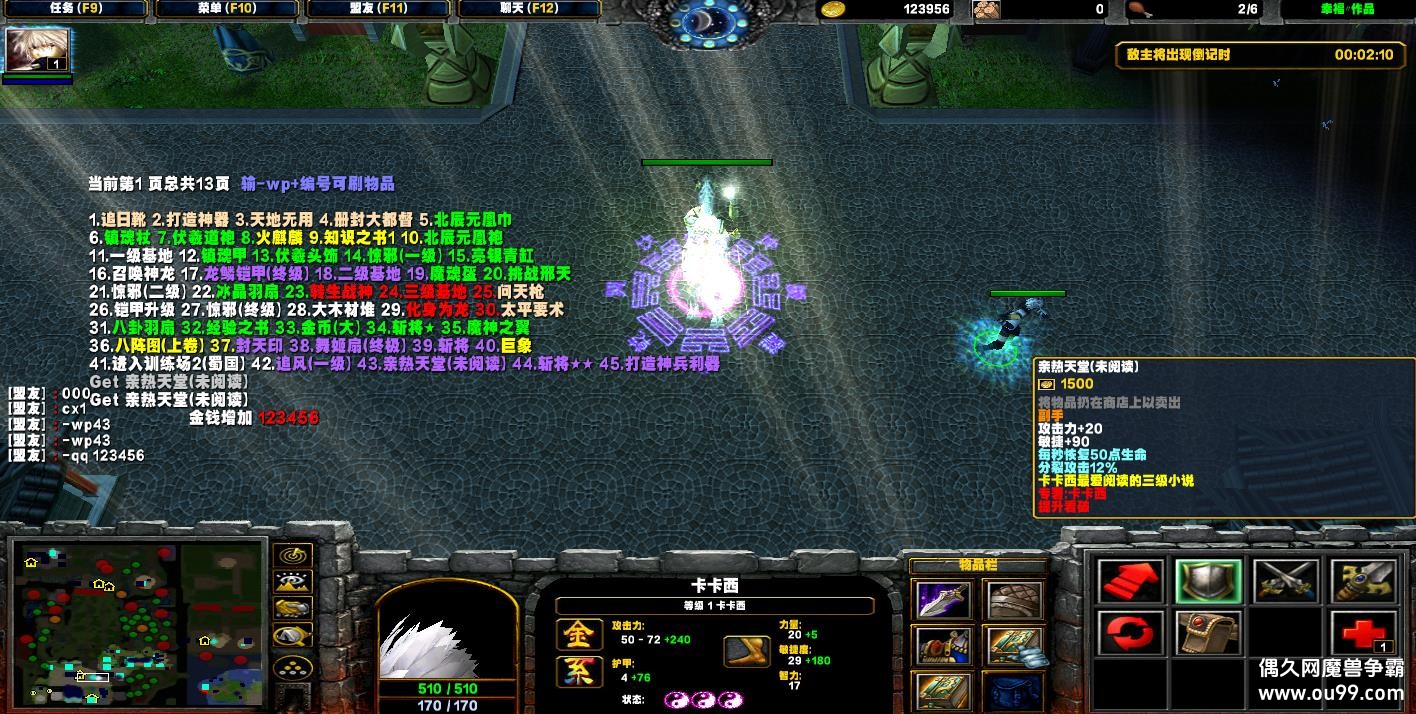Toggle minimap terrain display (eye over mountains)
Viewport: 1416px width, 714px height.
click(x=292, y=582)
